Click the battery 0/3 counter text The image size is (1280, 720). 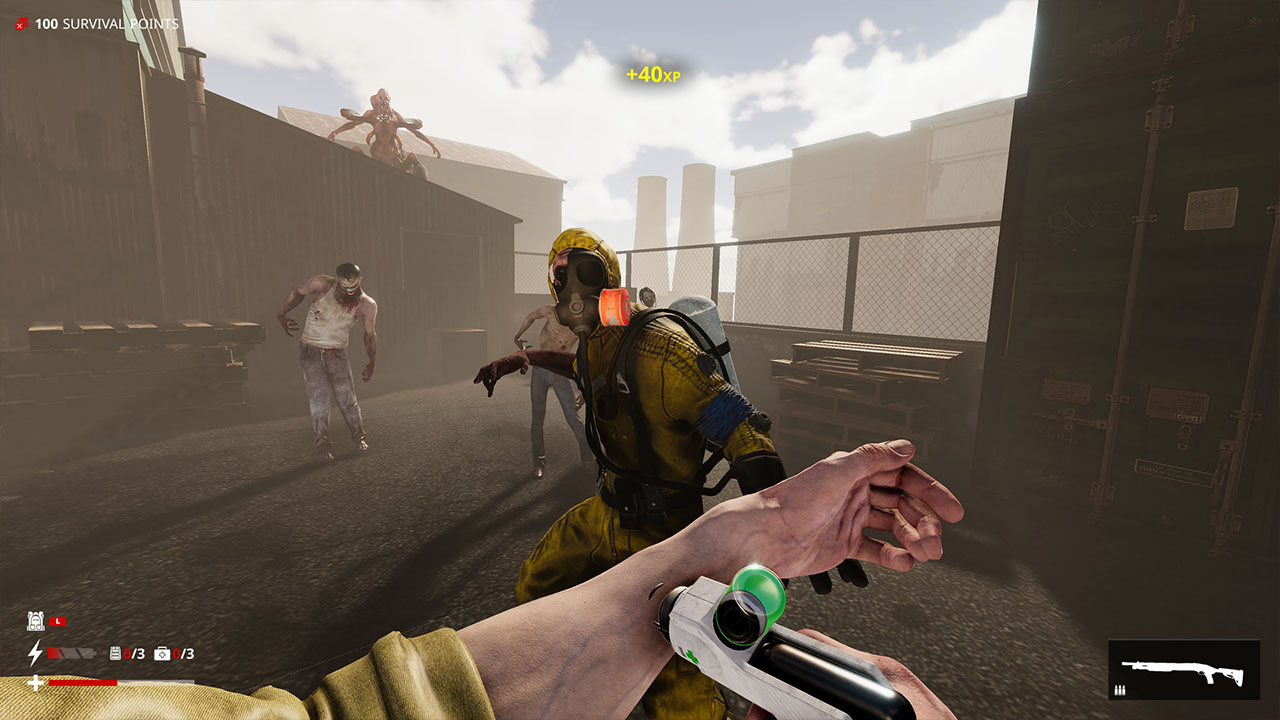tap(132, 653)
